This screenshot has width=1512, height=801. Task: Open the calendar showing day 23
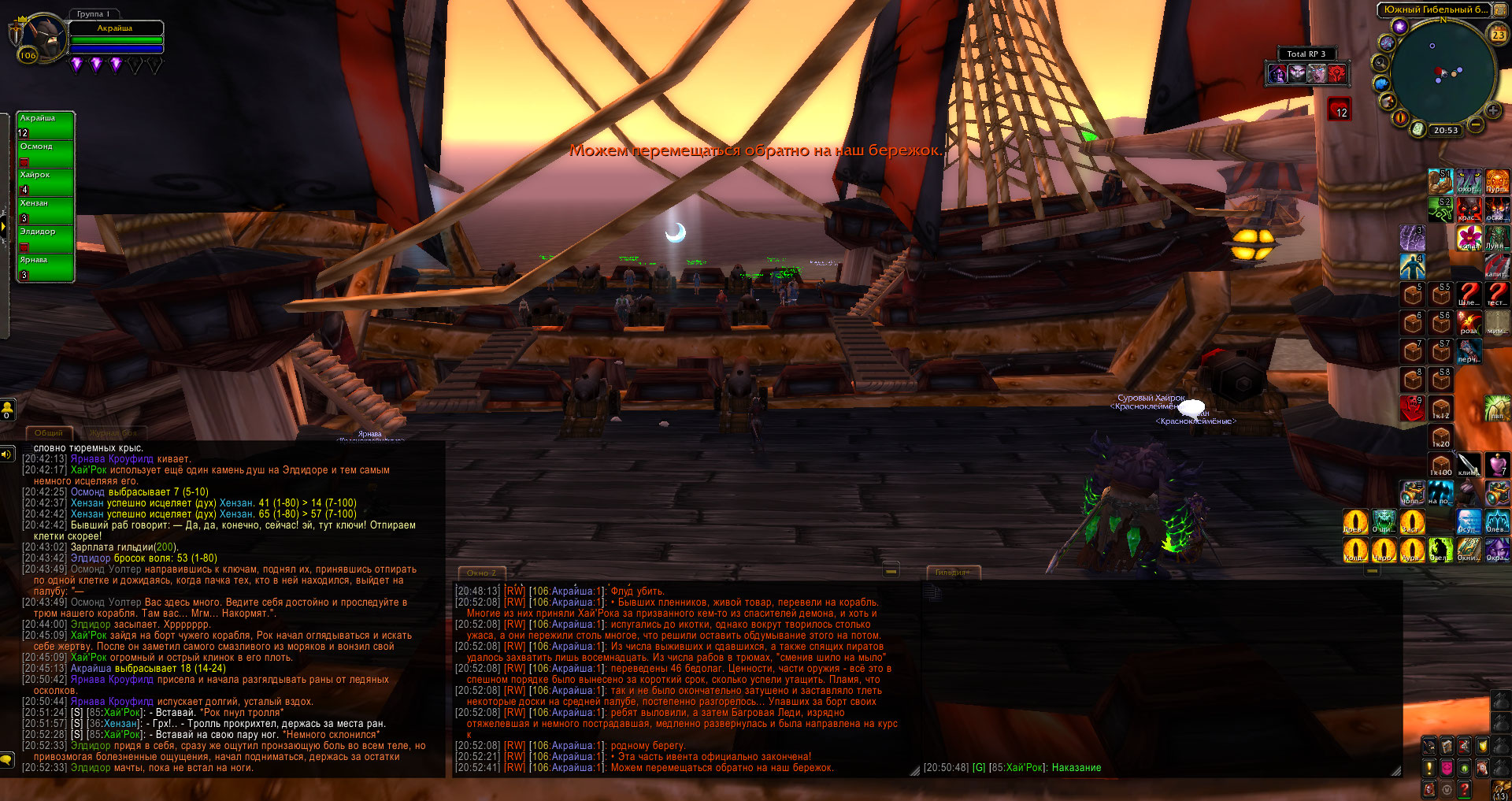(1498, 34)
